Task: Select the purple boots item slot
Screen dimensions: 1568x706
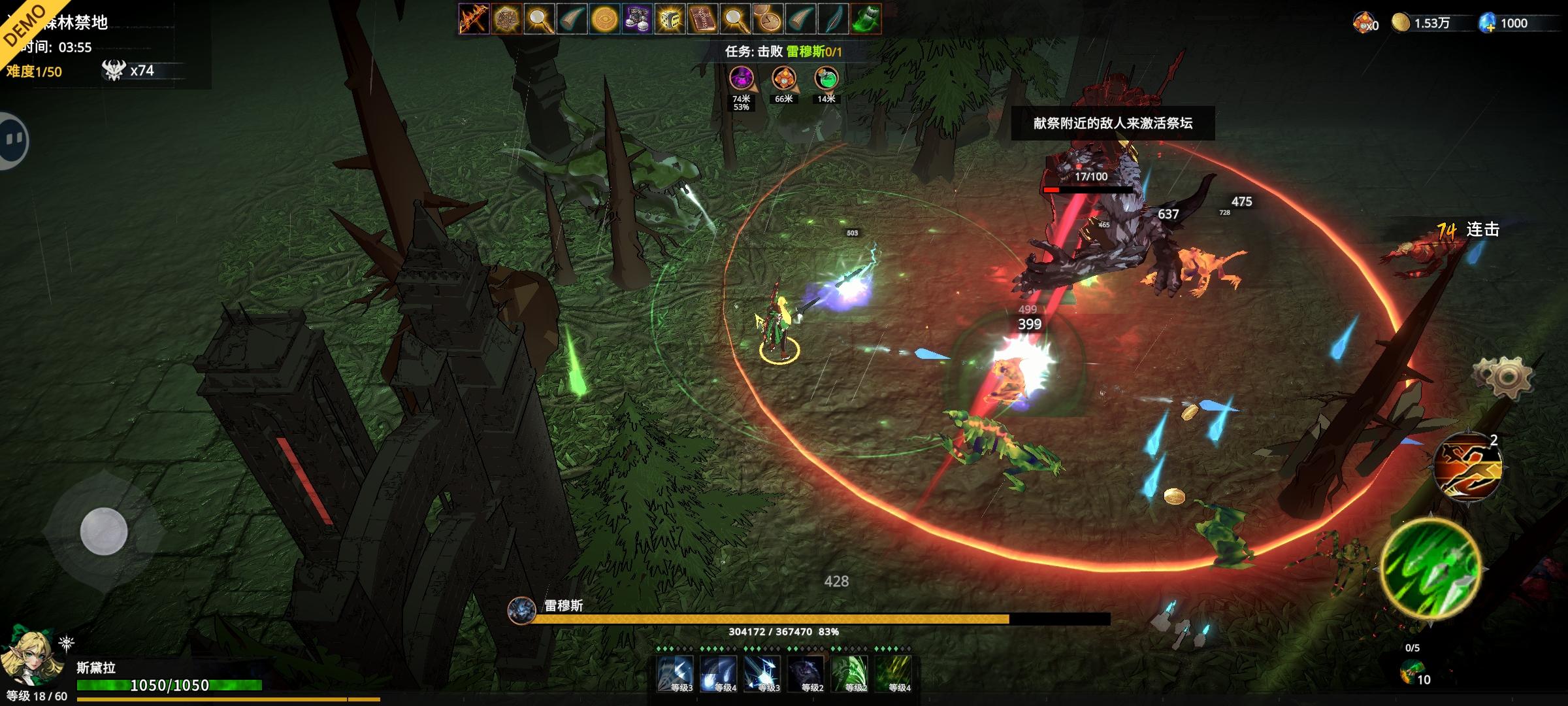Action: pos(637,19)
